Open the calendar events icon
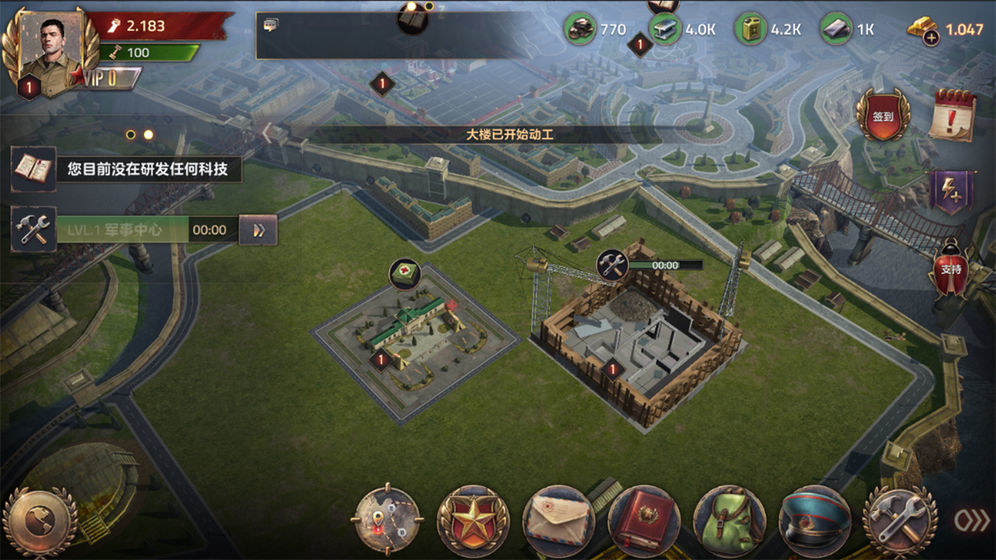The height and width of the screenshot is (560, 996). point(951,115)
